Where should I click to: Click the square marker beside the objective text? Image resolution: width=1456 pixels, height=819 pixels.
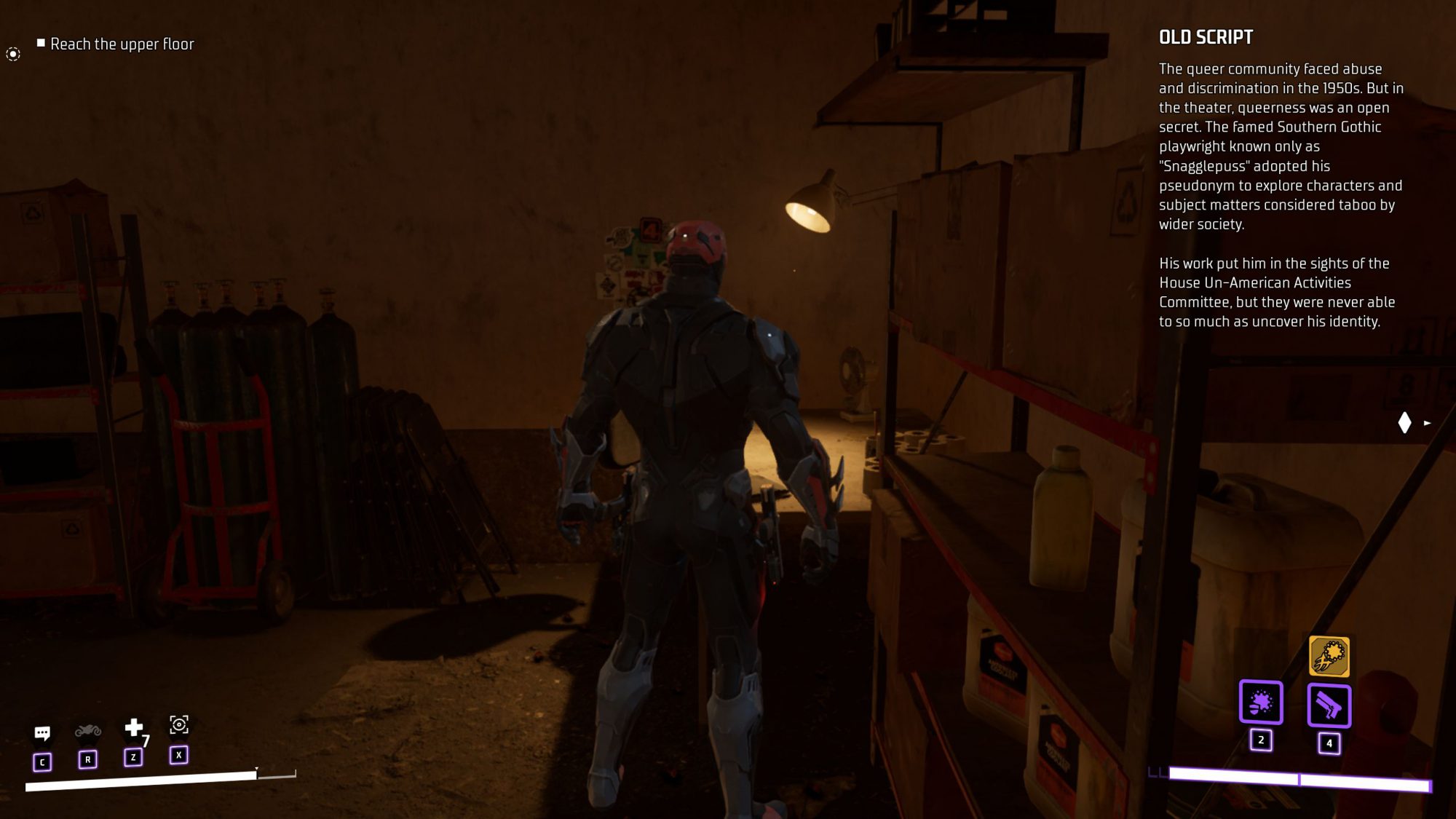tap(40, 42)
